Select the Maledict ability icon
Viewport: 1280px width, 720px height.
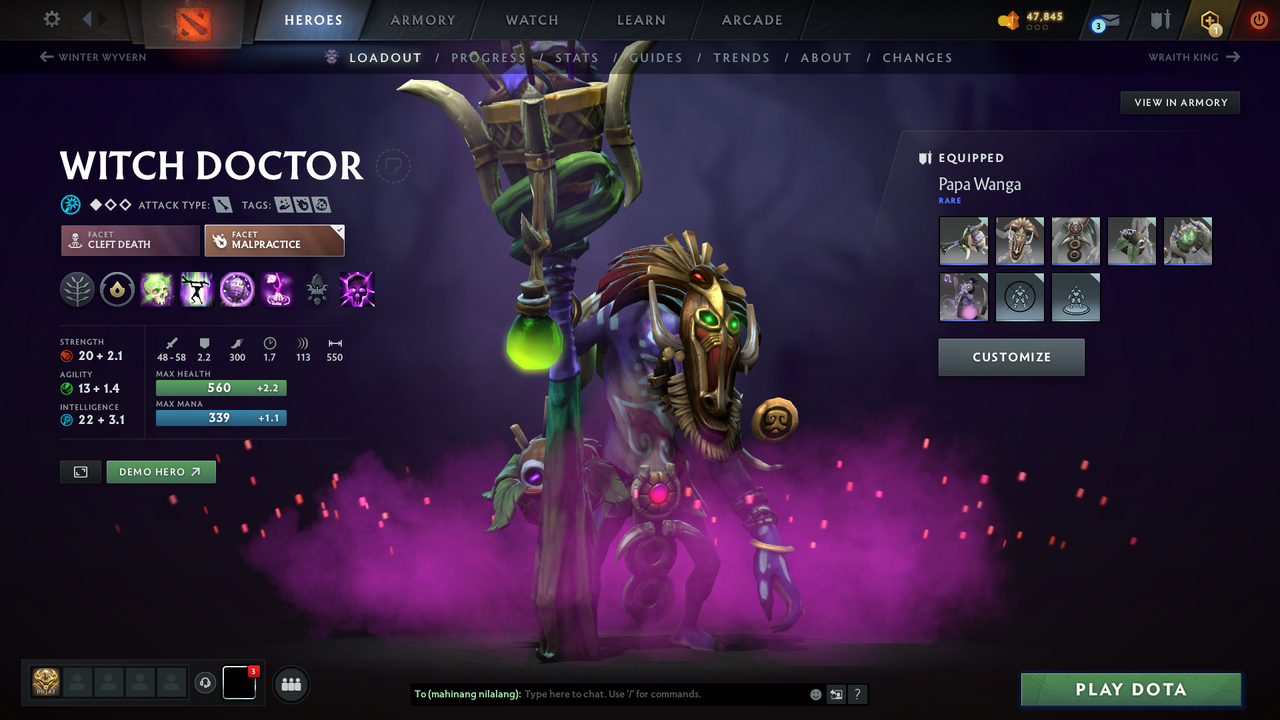[x=237, y=290]
